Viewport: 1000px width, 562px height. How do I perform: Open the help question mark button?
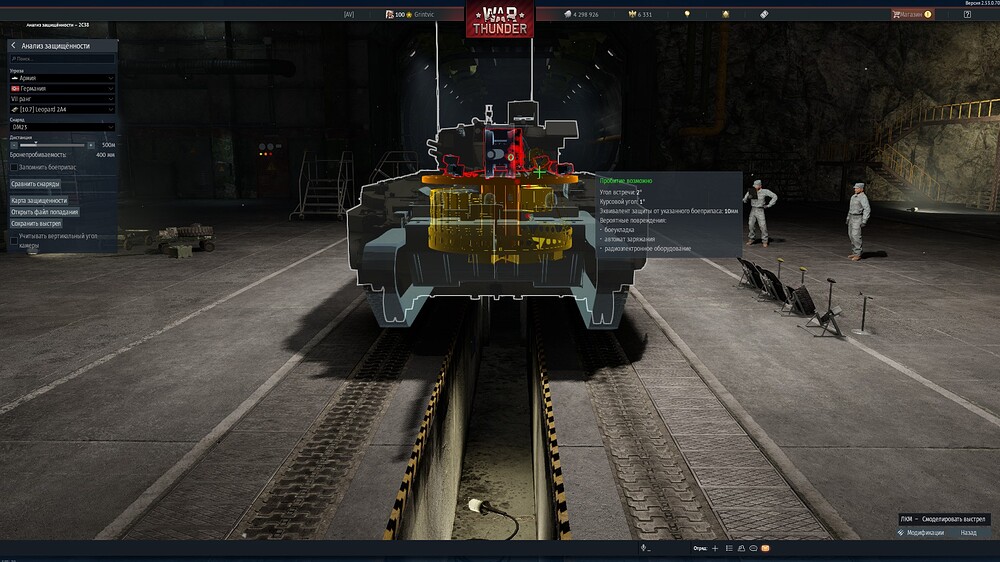(x=967, y=14)
